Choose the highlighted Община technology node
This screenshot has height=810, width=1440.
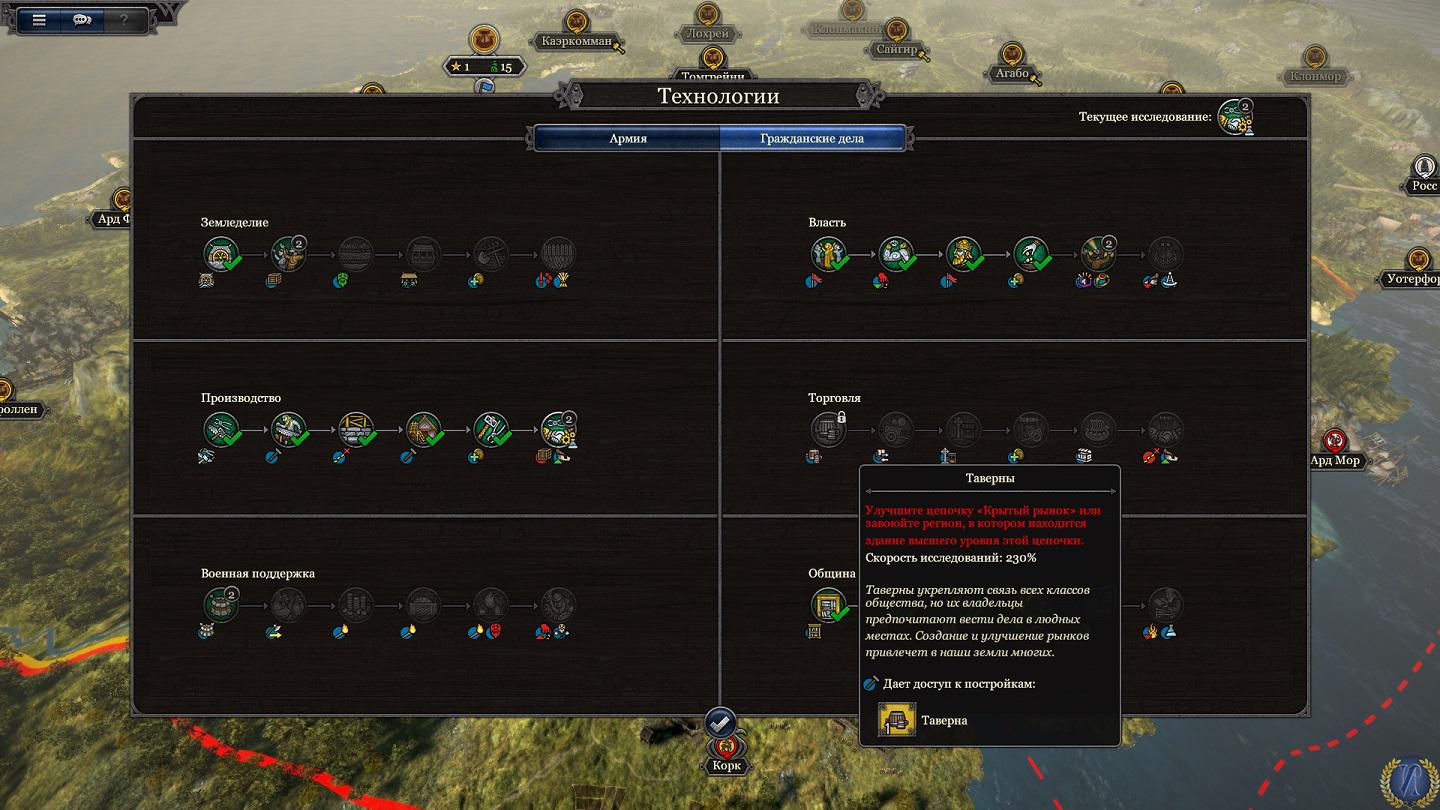828,604
